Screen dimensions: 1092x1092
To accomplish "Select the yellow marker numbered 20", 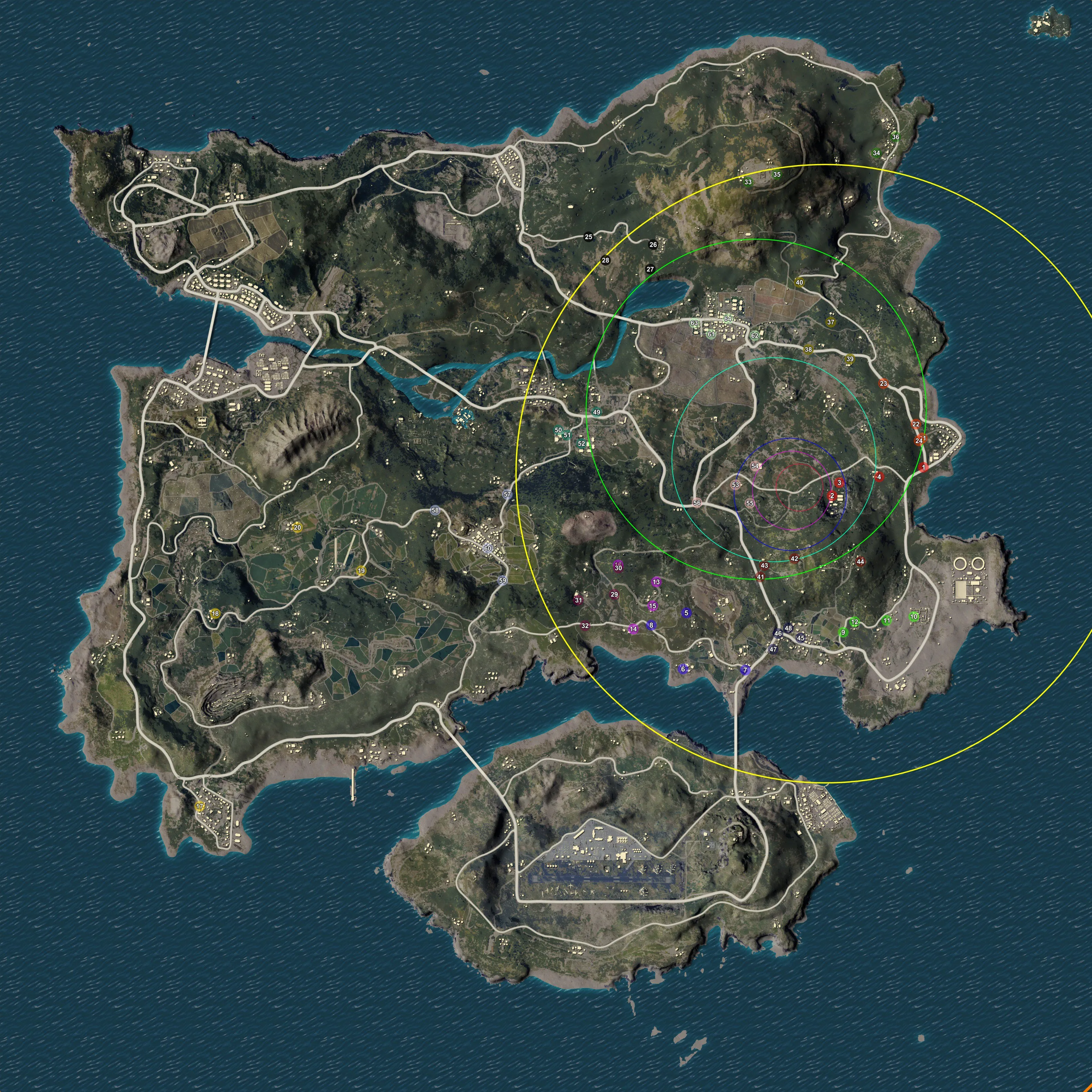I will (297, 527).
